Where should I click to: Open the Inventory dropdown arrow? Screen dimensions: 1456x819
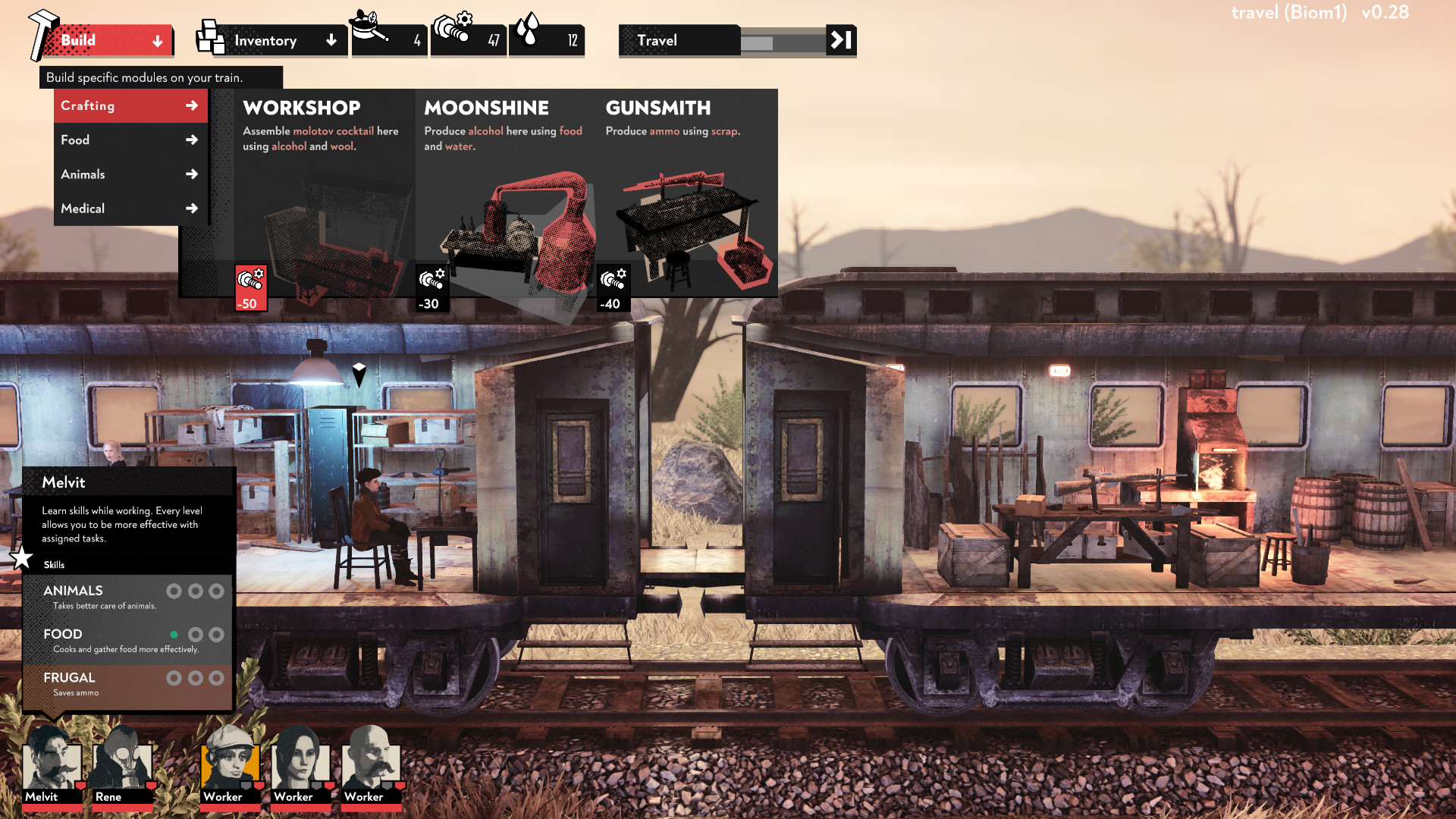point(331,40)
